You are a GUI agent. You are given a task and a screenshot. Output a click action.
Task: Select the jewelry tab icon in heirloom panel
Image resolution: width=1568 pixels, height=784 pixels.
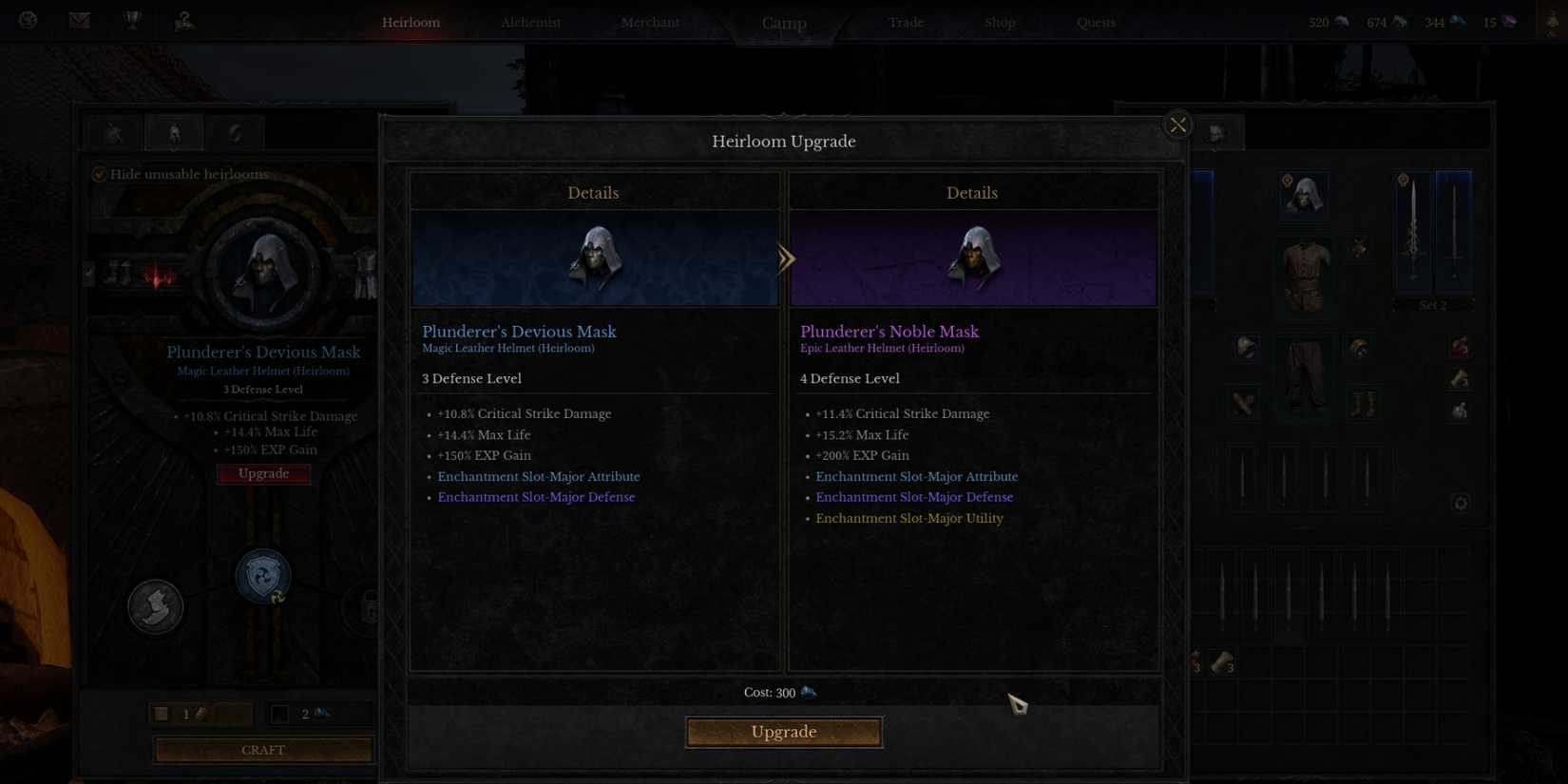(235, 132)
